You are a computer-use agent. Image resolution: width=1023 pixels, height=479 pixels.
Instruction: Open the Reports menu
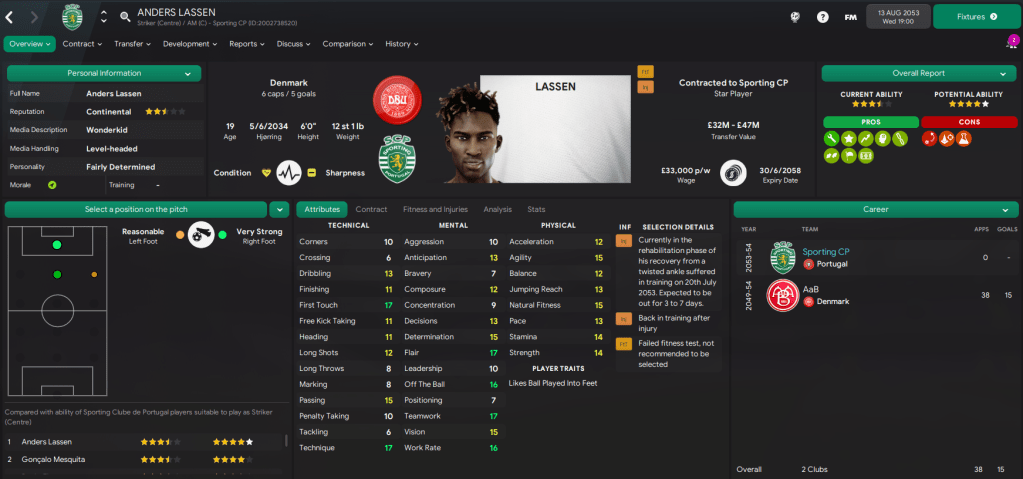point(246,44)
